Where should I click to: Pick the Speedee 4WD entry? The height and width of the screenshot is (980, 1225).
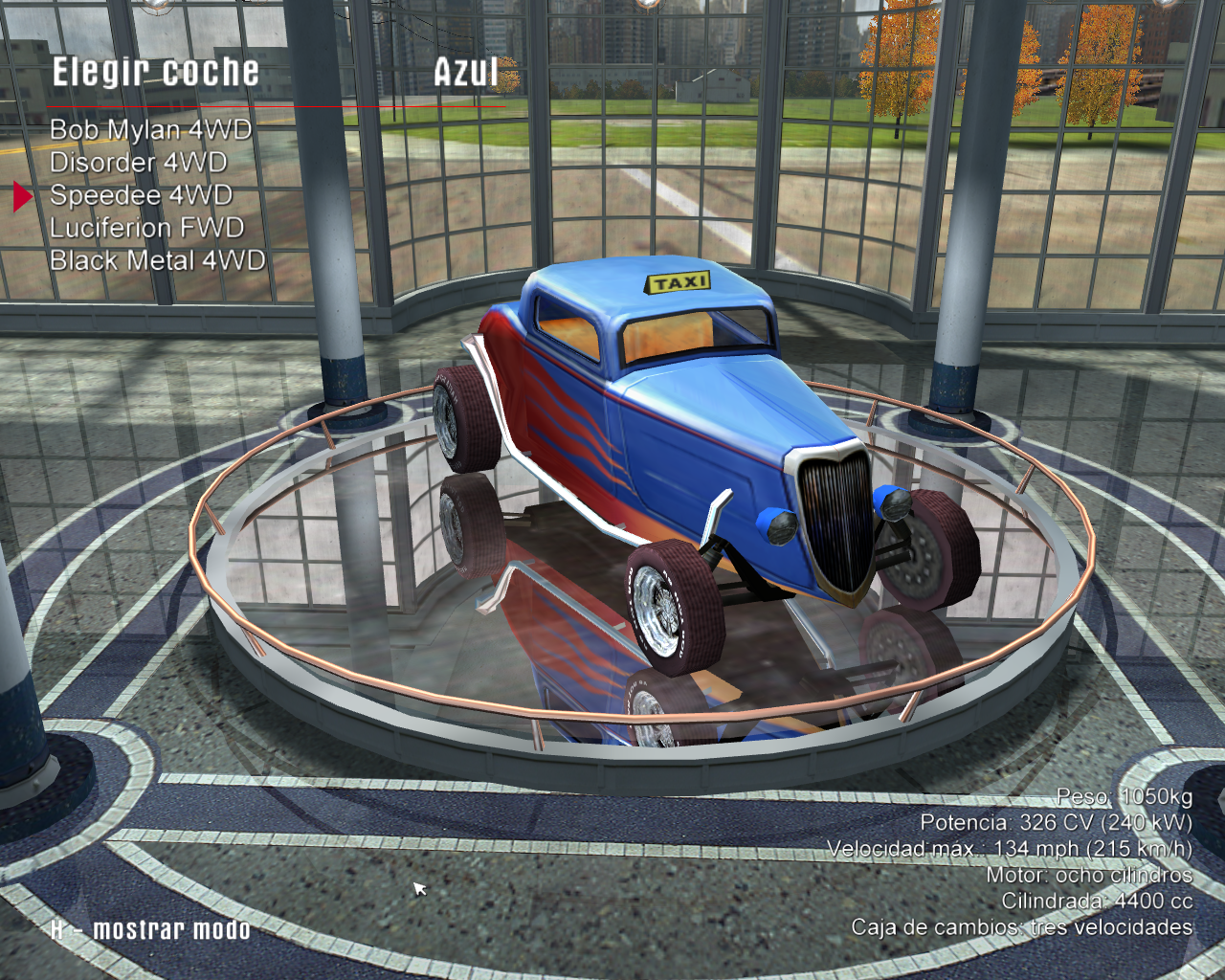141,195
